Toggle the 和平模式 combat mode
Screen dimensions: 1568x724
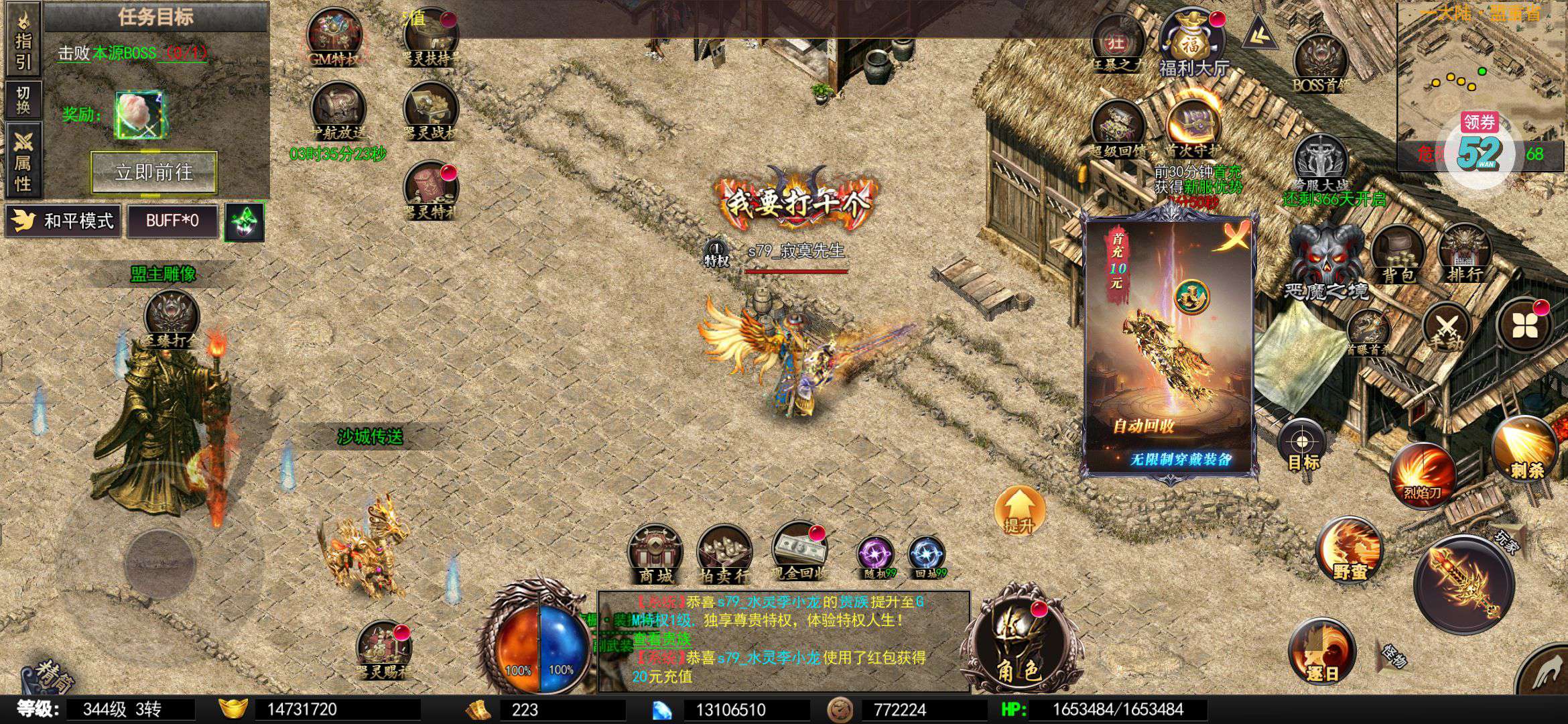coord(63,221)
